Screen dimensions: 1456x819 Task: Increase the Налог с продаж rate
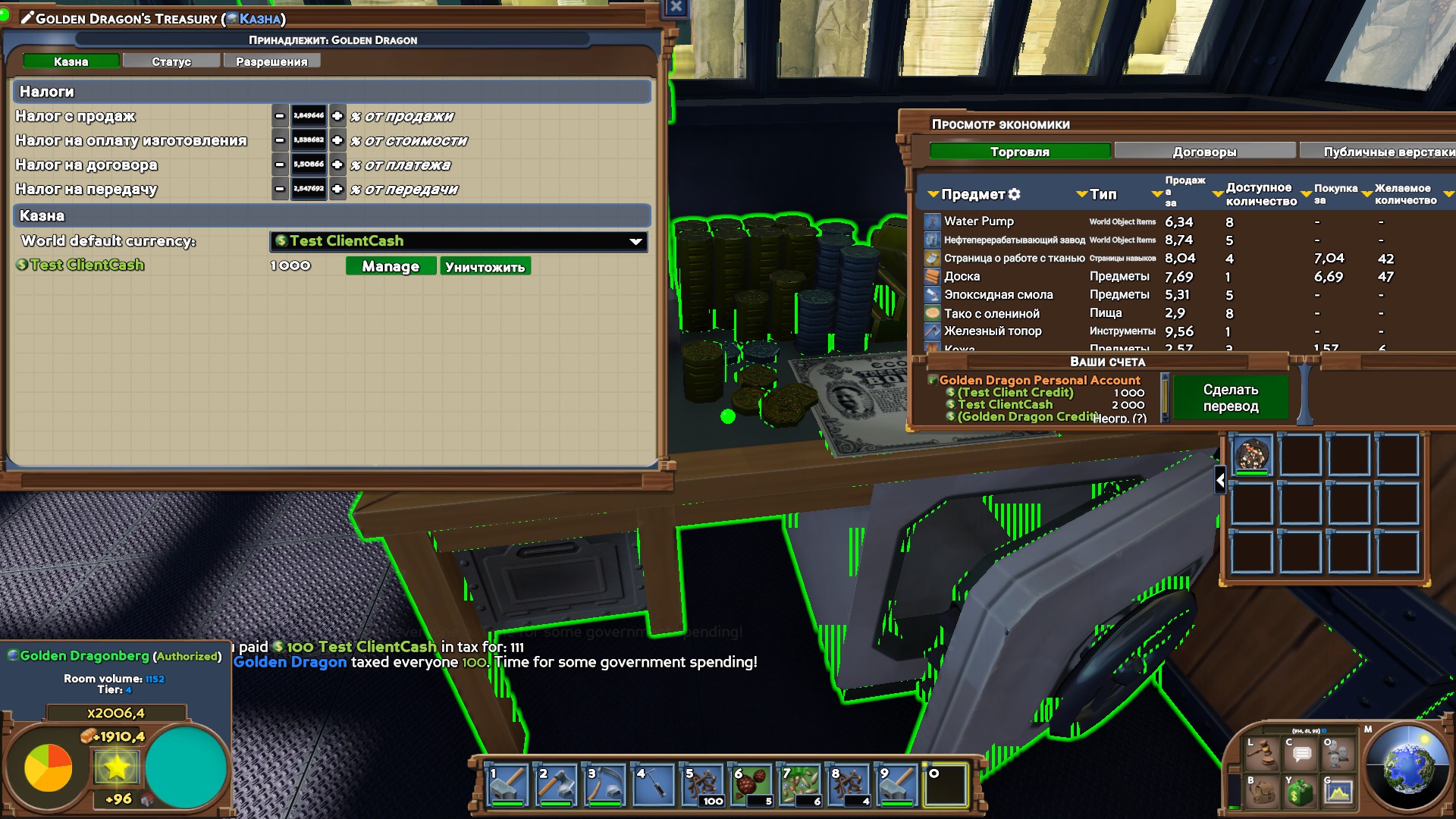[337, 116]
